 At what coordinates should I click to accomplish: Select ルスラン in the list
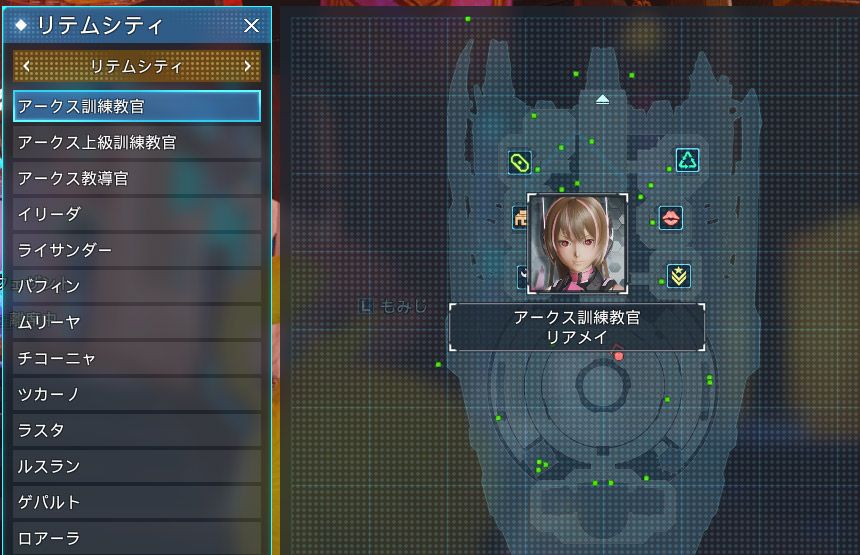pos(137,466)
